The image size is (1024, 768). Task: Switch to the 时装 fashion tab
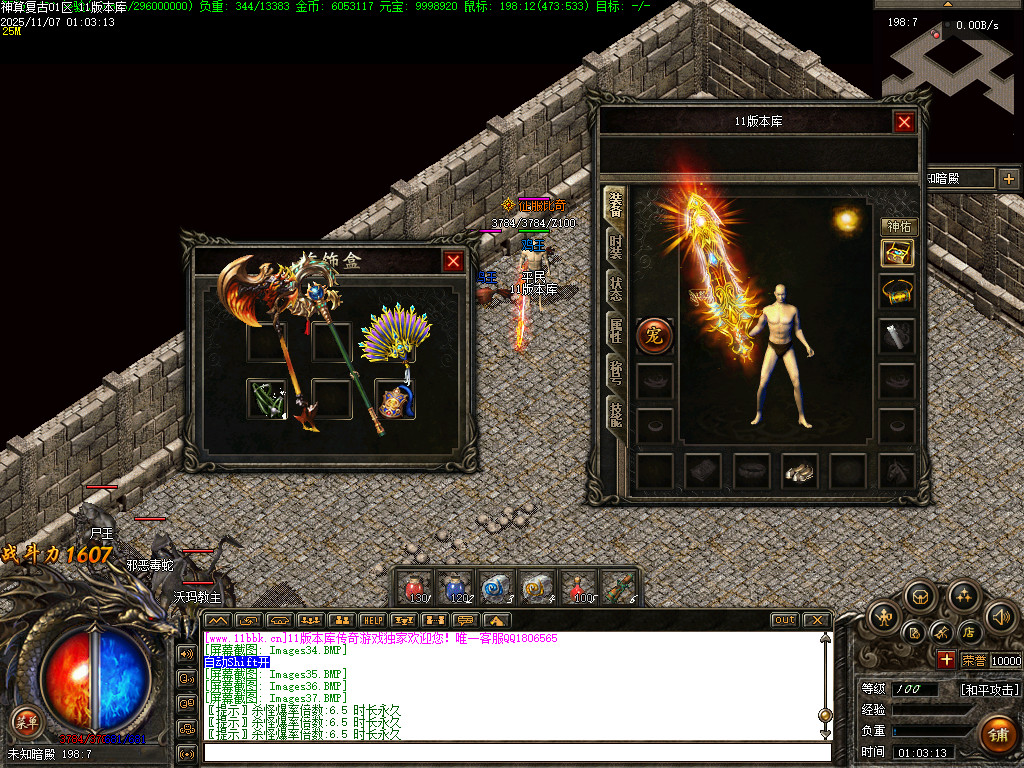(x=615, y=247)
